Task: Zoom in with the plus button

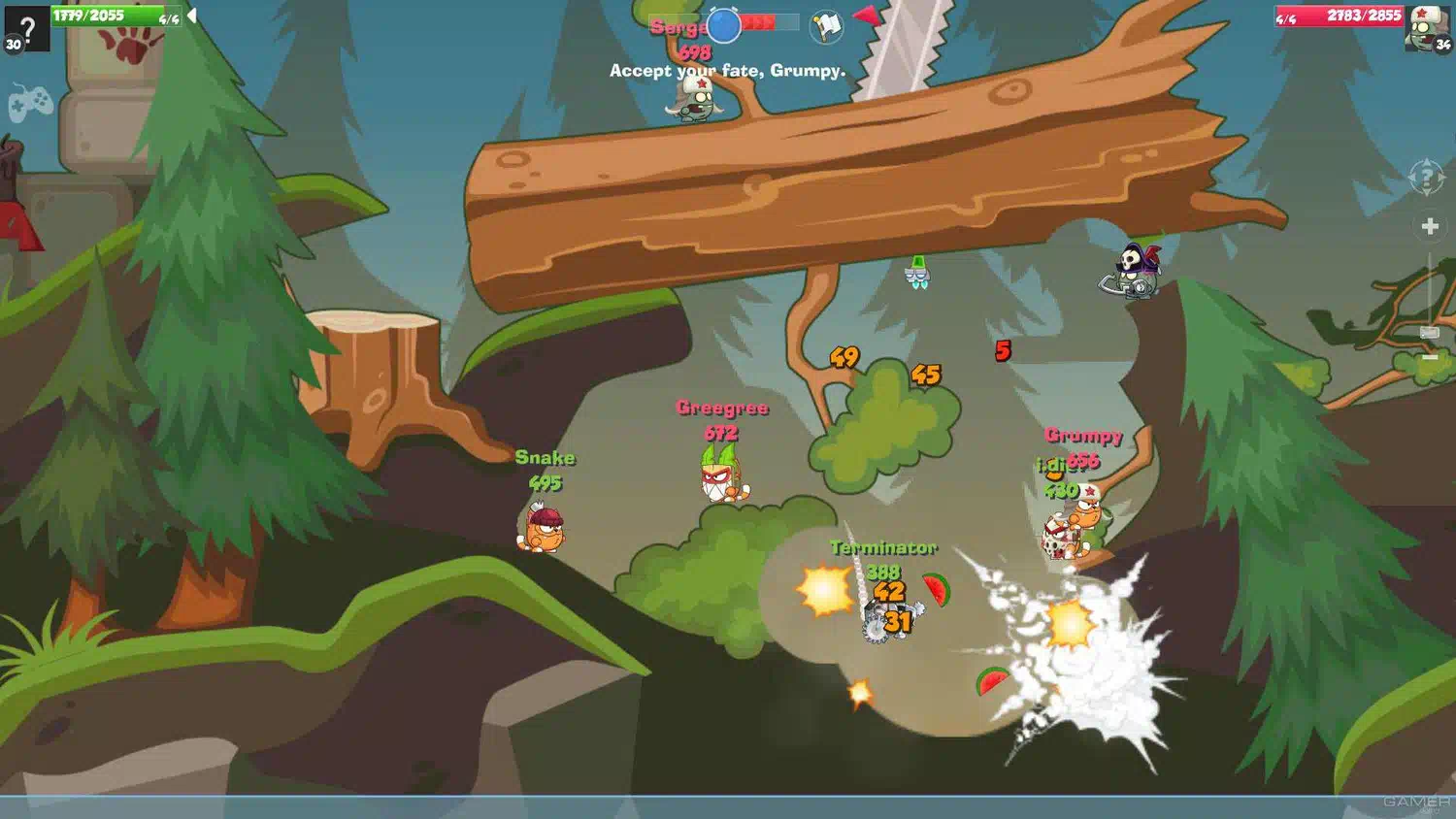Action: 1430,226
